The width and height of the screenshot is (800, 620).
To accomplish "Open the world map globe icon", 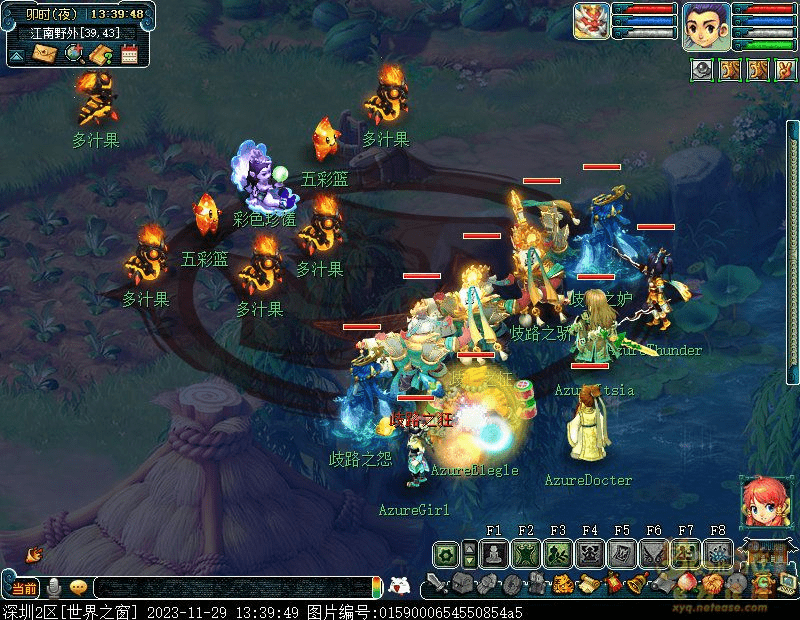I will [x=72, y=54].
